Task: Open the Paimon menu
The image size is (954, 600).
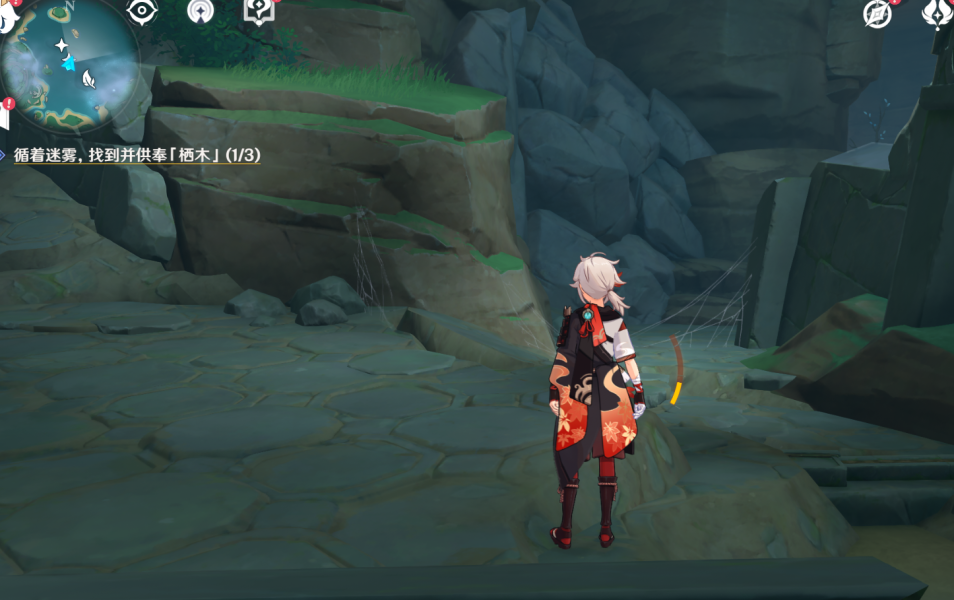Action: [x=8, y=14]
